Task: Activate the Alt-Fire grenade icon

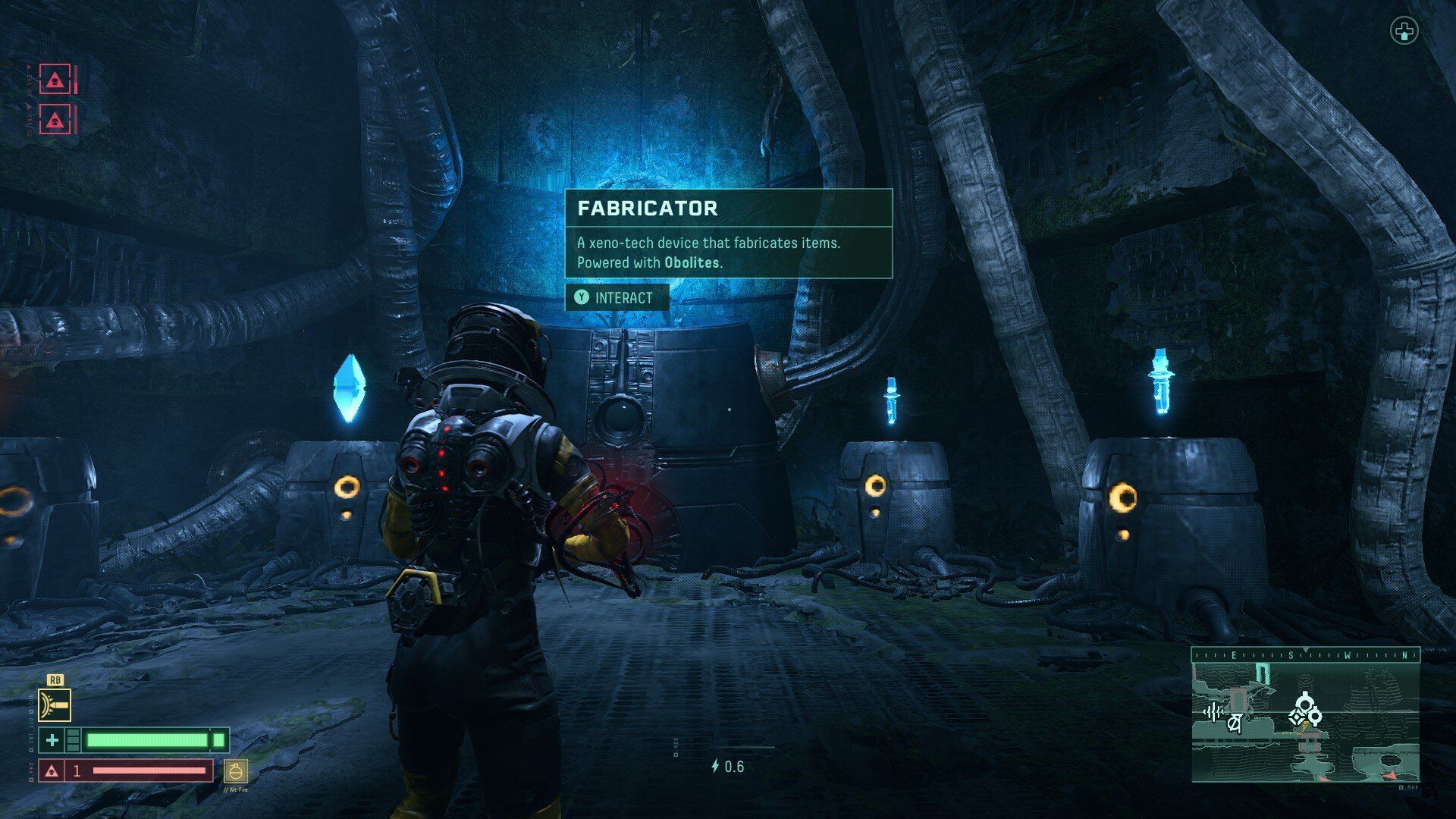Action: coord(236,772)
